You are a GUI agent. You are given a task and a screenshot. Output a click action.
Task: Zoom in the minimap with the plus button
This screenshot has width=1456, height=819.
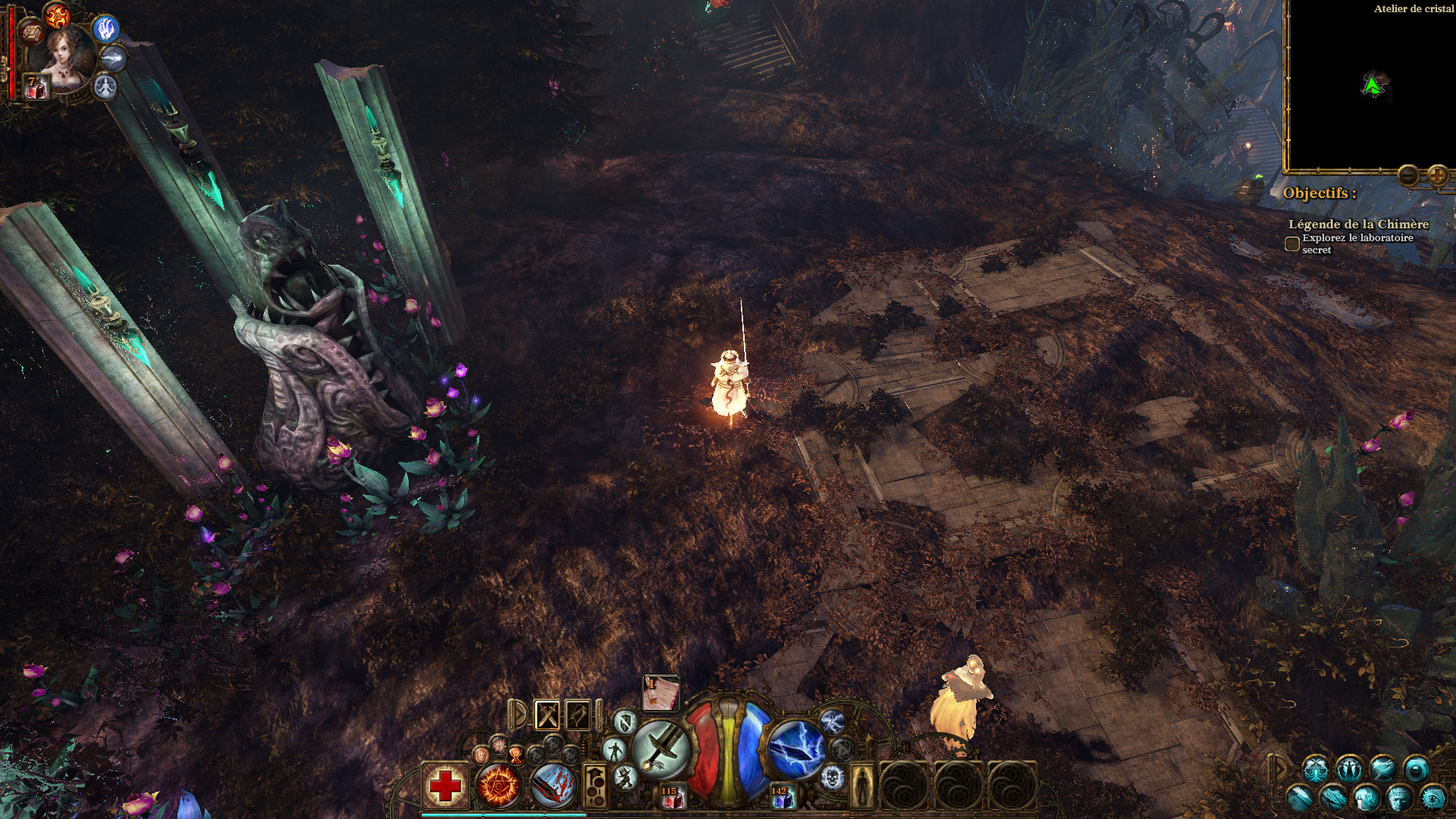coord(1437,176)
